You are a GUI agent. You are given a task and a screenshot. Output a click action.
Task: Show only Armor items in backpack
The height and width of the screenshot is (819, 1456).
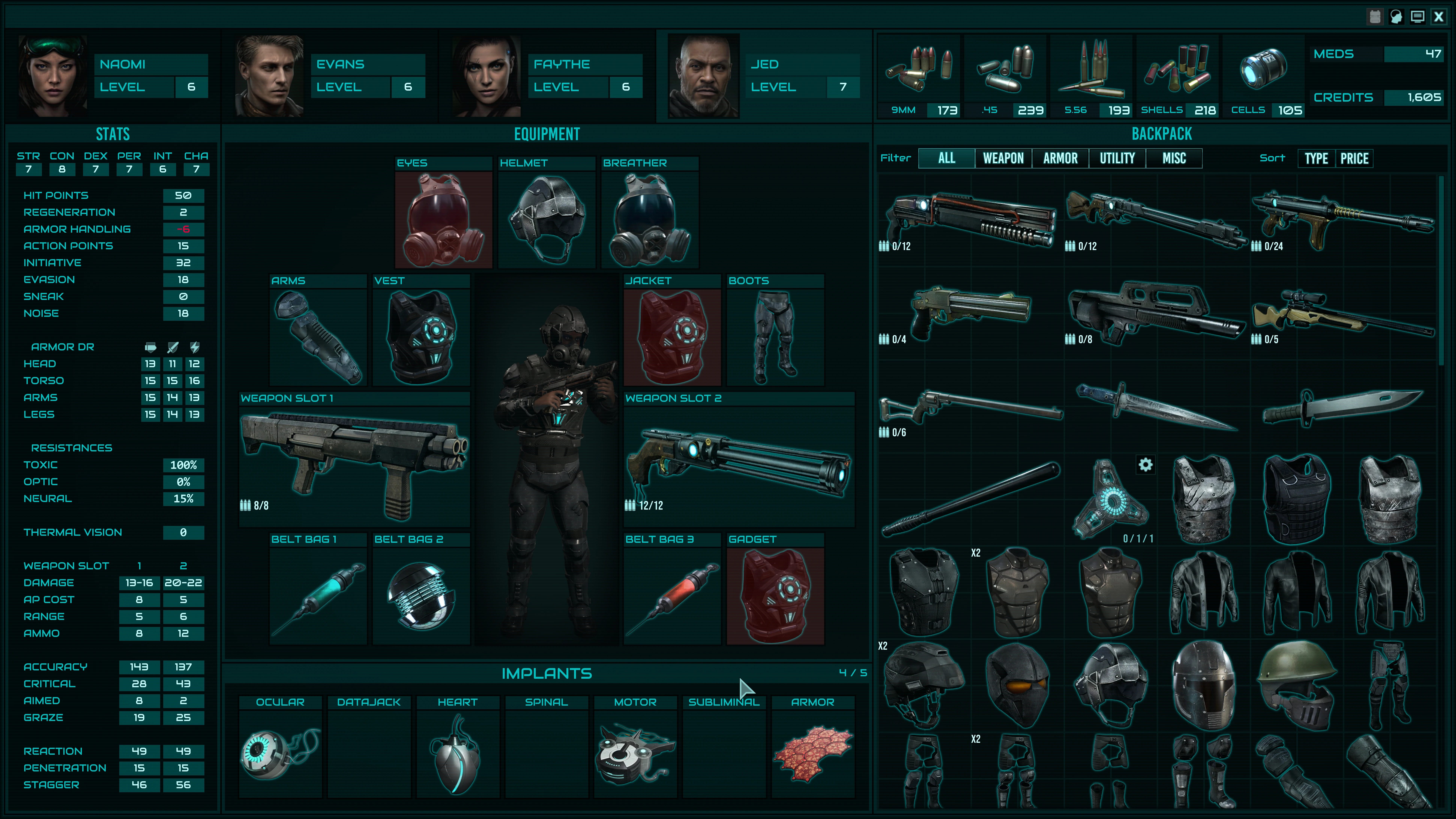point(1060,158)
